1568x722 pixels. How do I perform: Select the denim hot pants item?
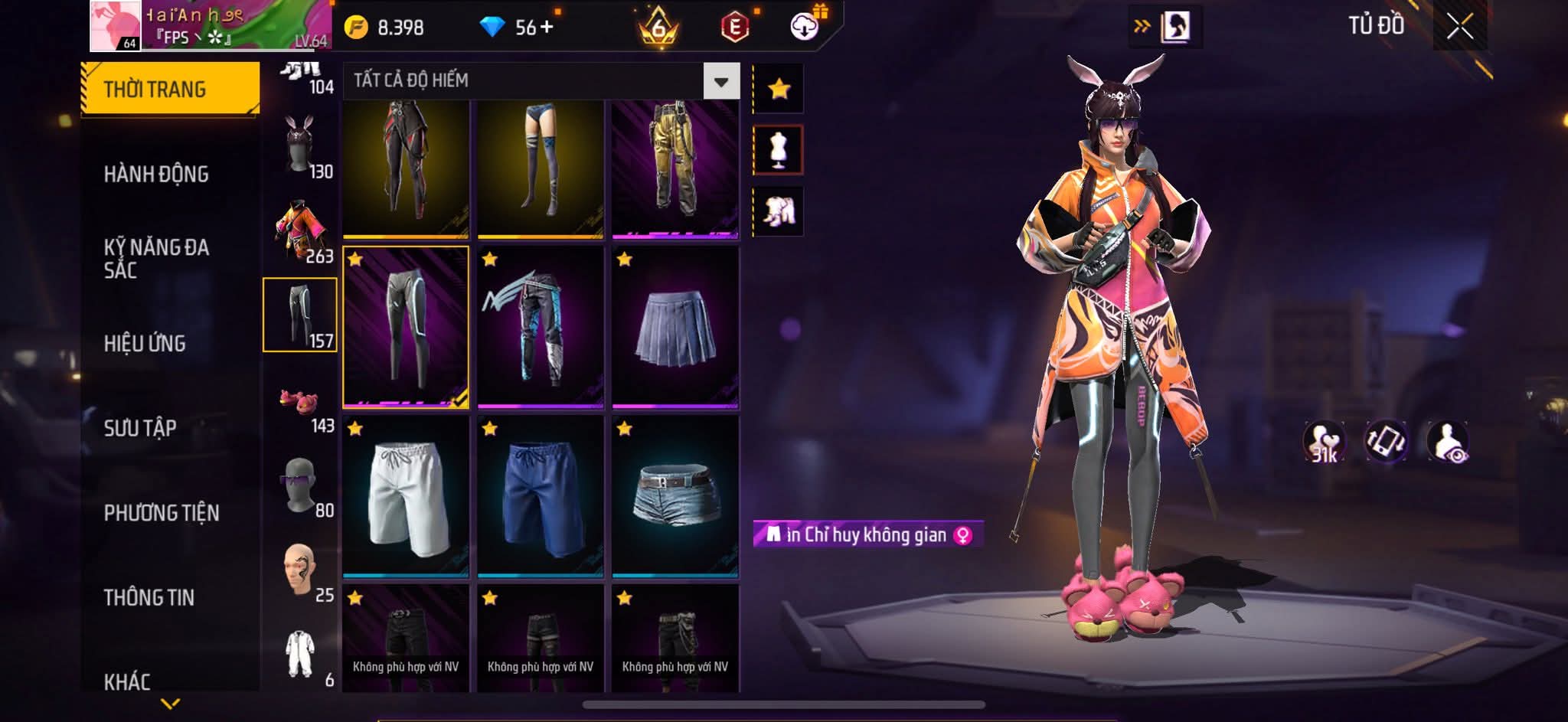(x=675, y=496)
